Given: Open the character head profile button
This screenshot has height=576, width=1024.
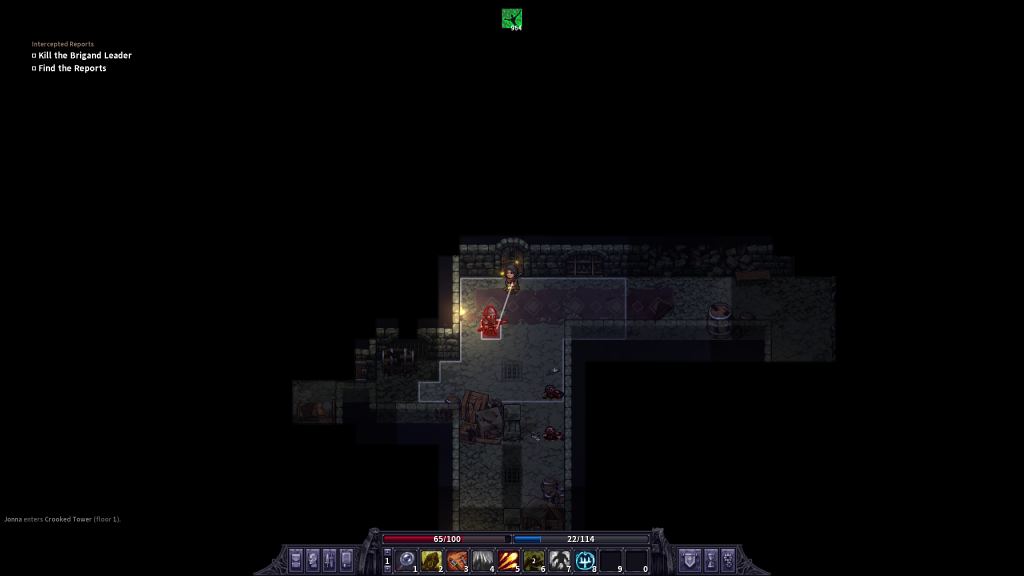Looking at the screenshot, I should point(313,559).
